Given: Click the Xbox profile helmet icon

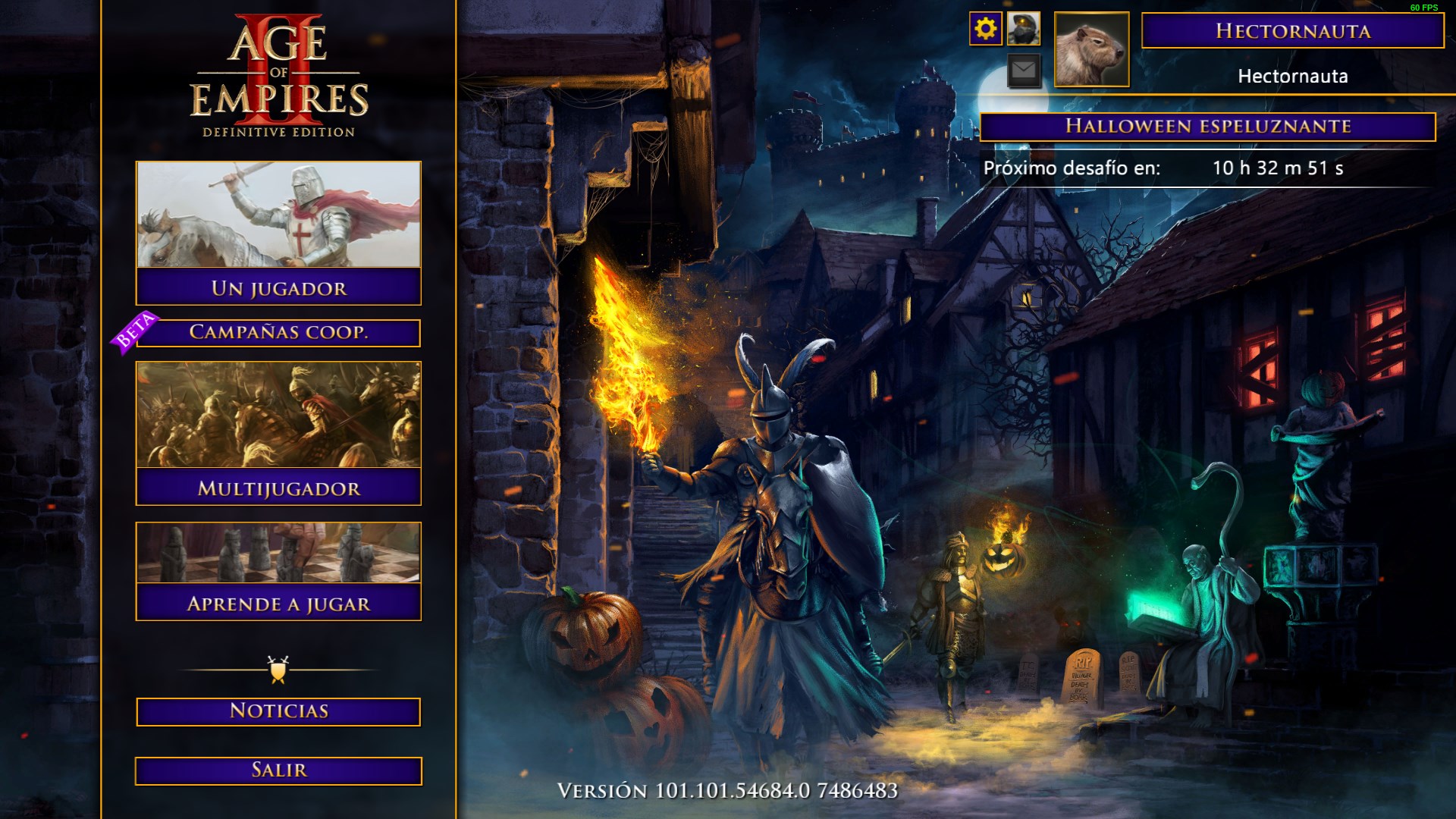Looking at the screenshot, I should [1023, 30].
